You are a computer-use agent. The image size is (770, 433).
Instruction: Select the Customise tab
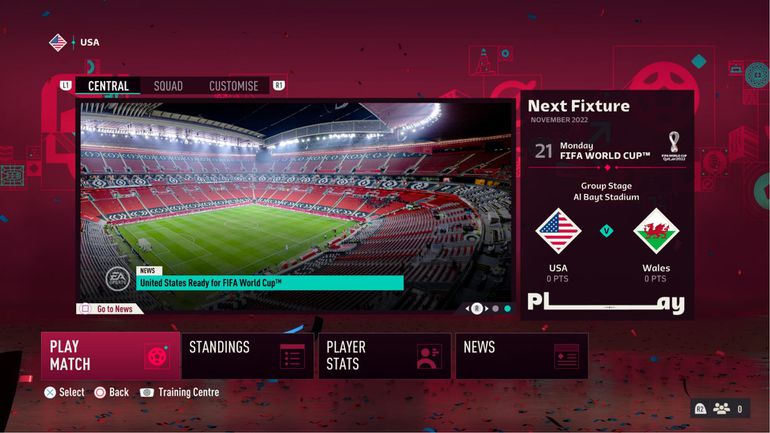(x=233, y=86)
